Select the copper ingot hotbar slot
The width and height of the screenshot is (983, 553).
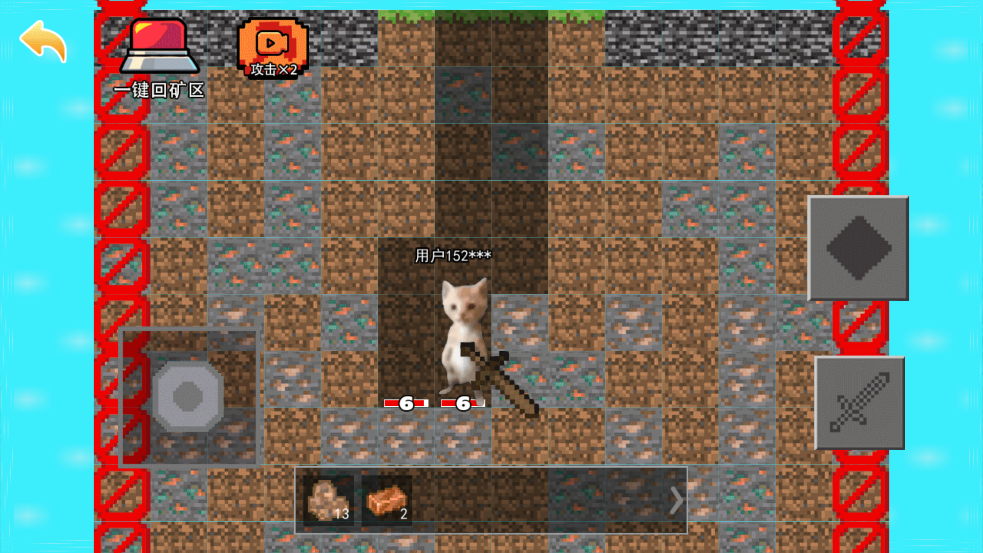387,499
